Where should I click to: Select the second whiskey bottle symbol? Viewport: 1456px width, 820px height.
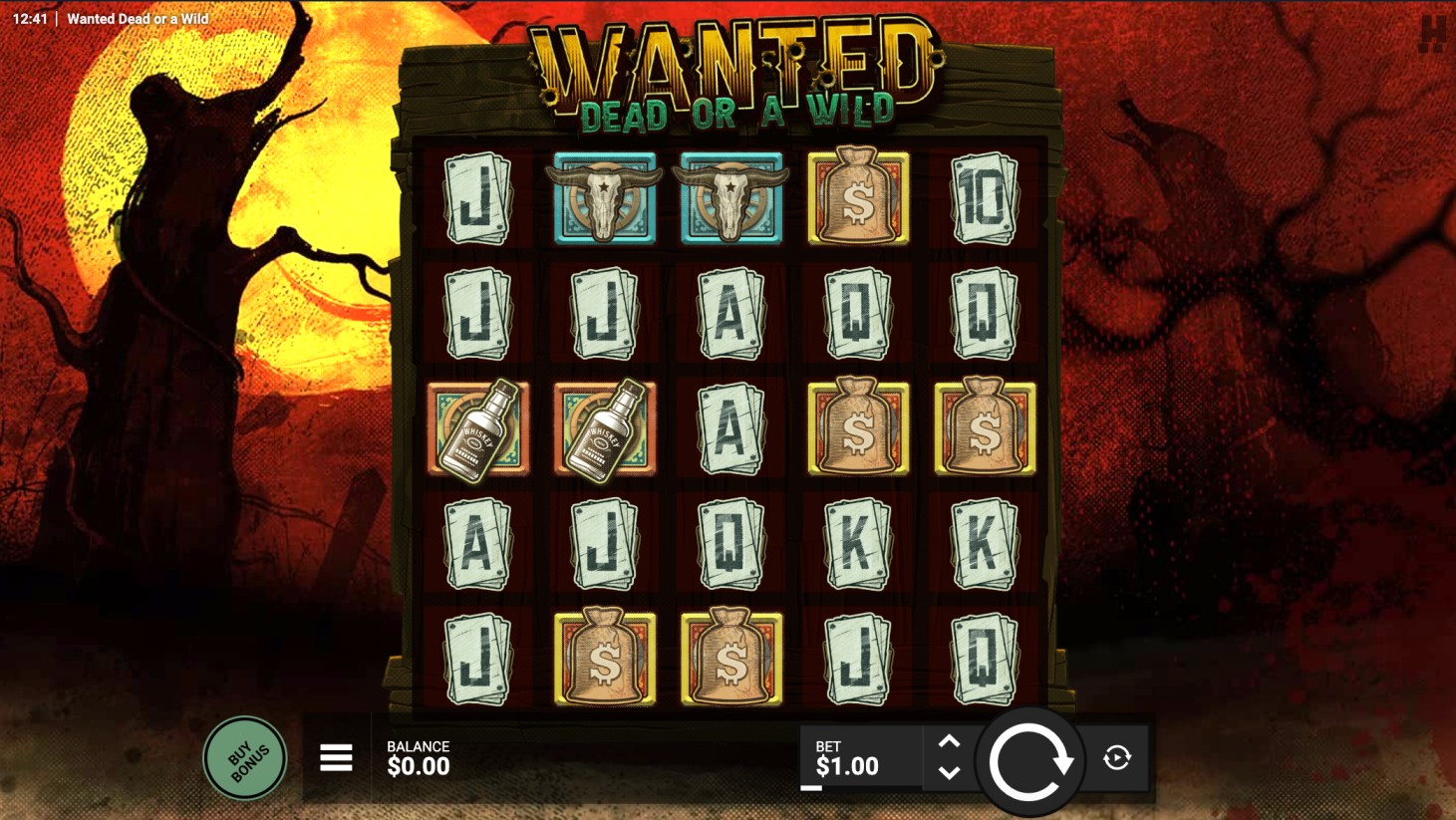[x=605, y=430]
